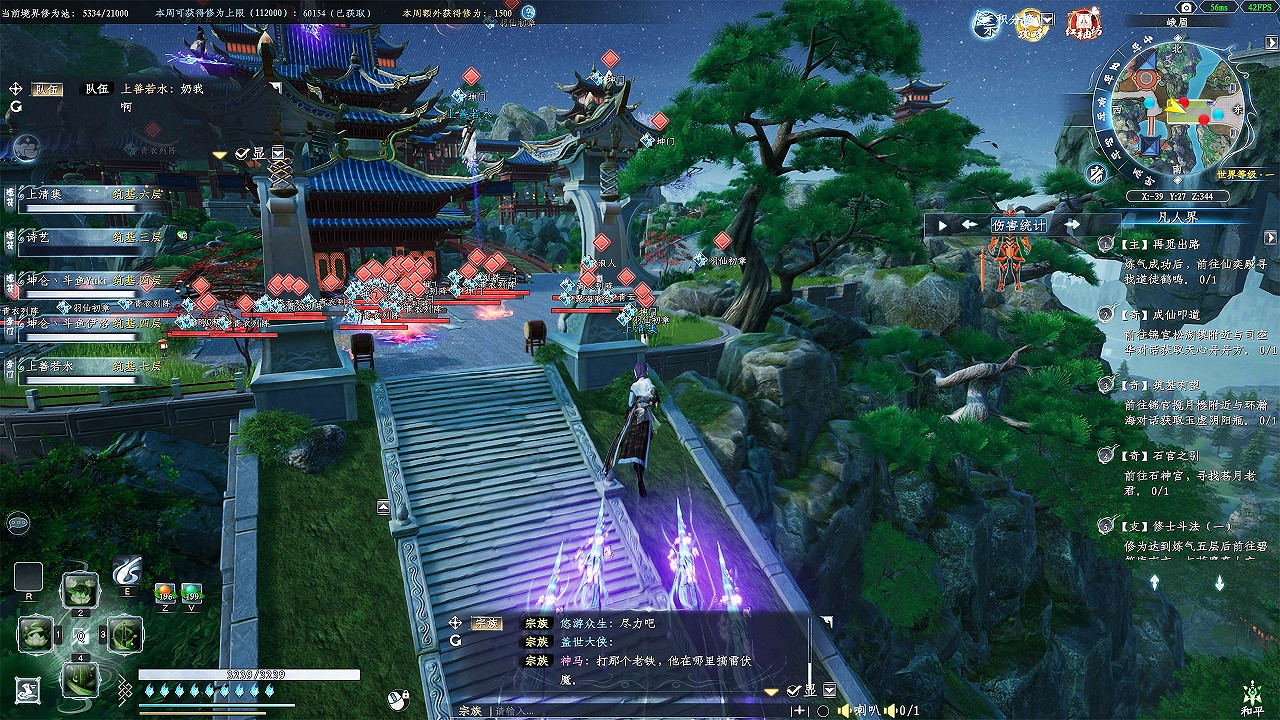The width and height of the screenshot is (1280, 720).
Task: Select the 伤害统计 damage statistics tab
Action: coord(1020,226)
